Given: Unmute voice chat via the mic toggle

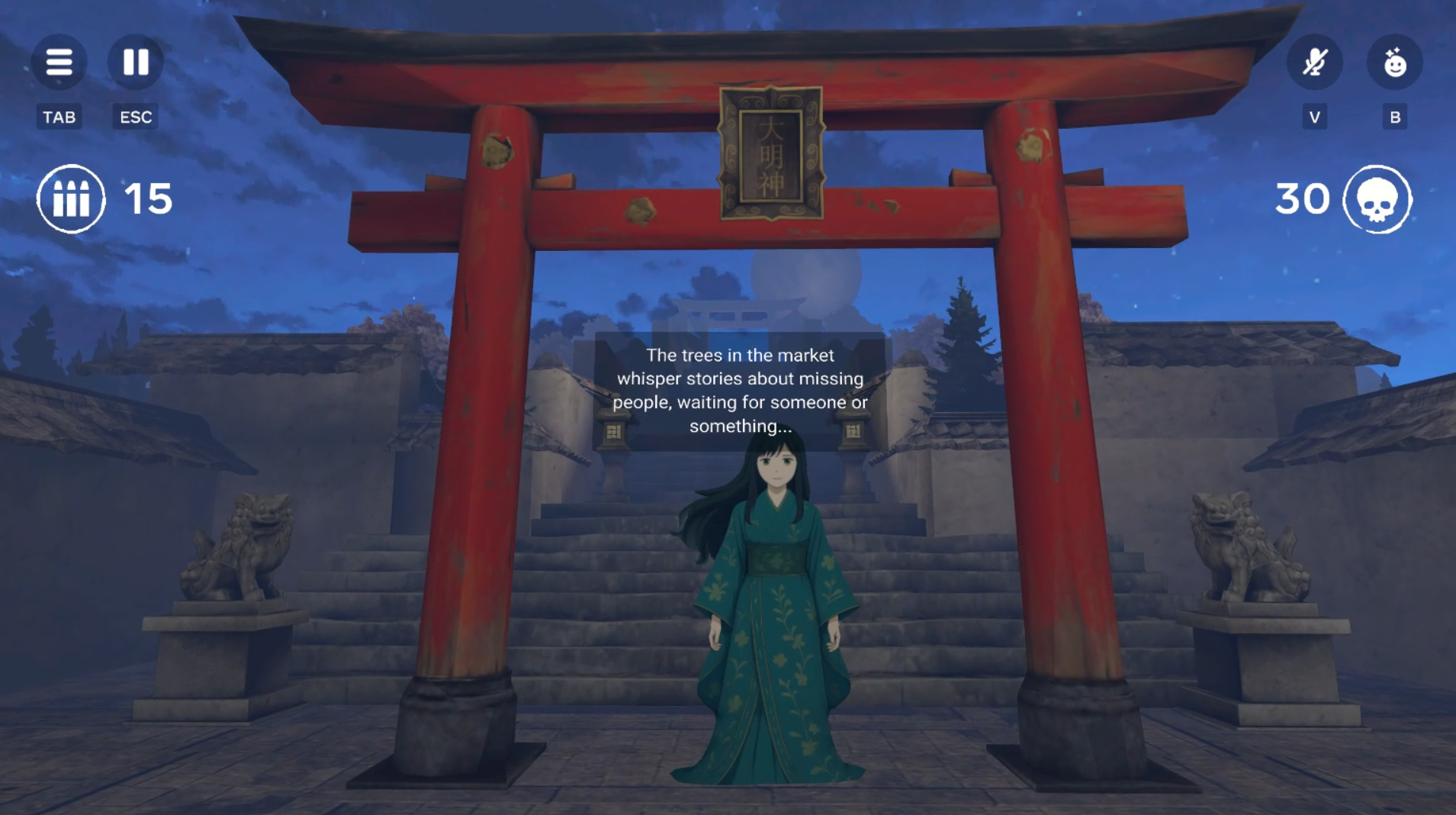Looking at the screenshot, I should click(1316, 62).
